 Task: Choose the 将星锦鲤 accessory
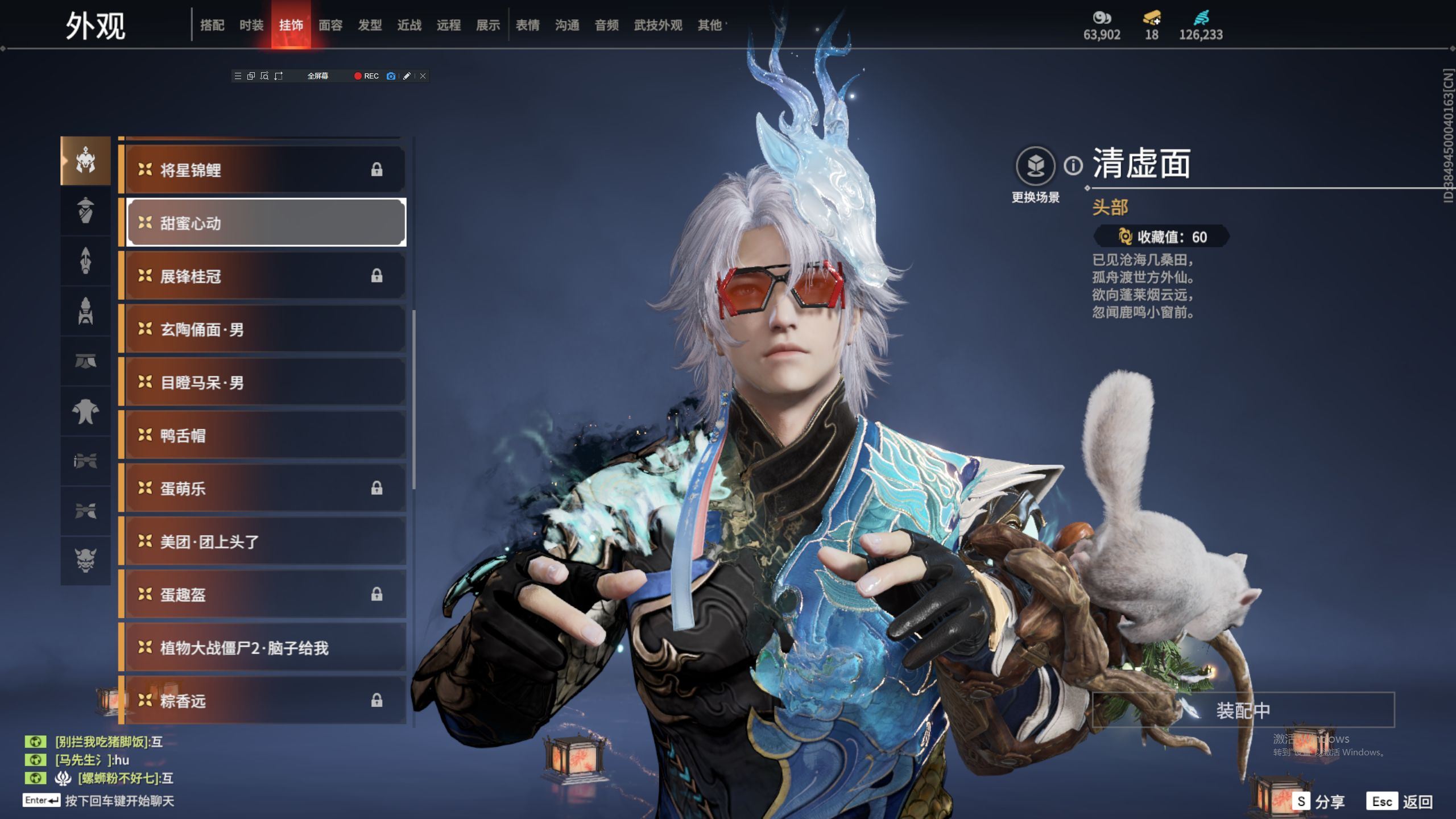click(264, 169)
